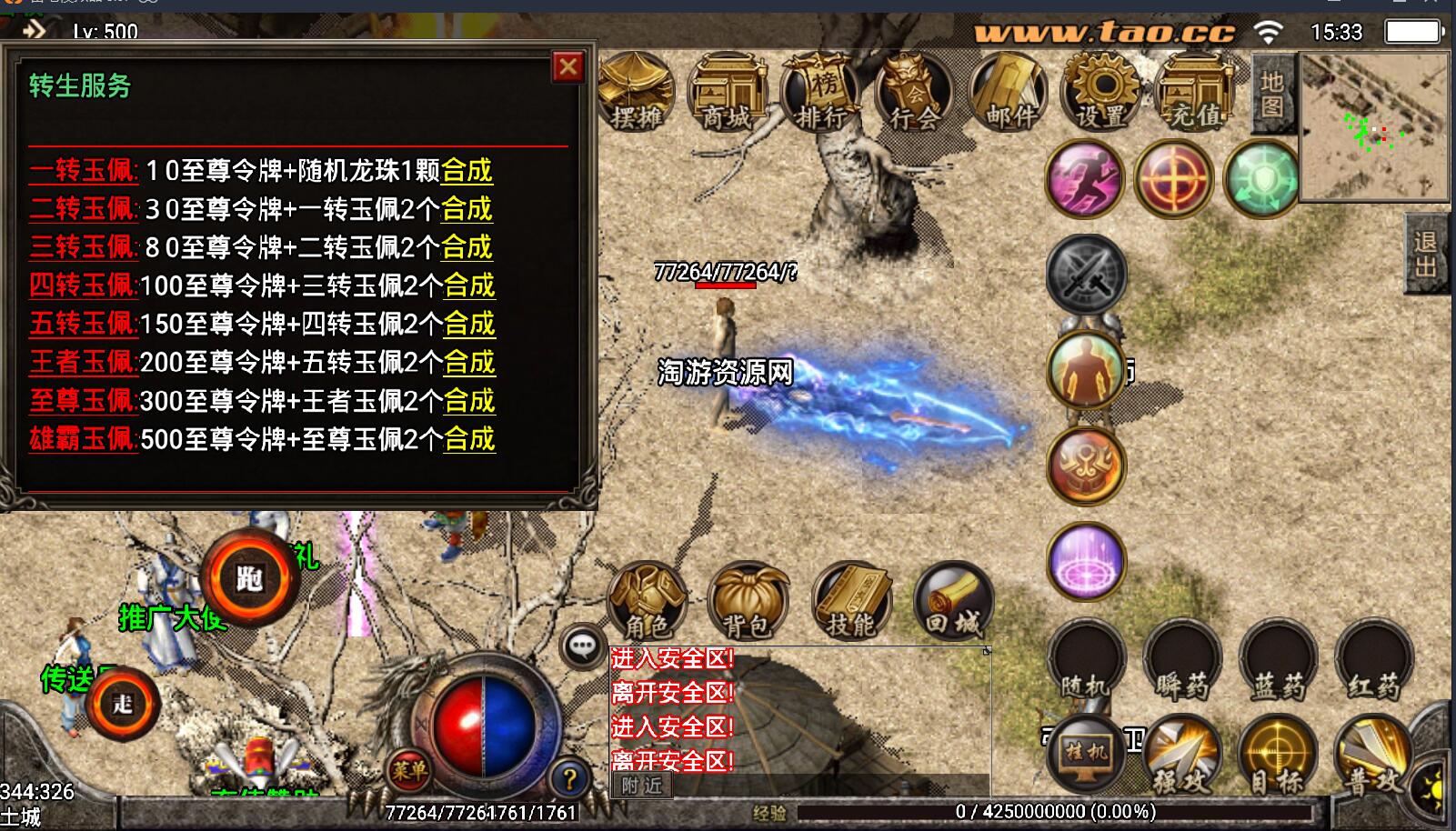Click 合成 for 雄霸玉佩
Image resolution: width=1456 pixels, height=831 pixels.
pos(469,440)
